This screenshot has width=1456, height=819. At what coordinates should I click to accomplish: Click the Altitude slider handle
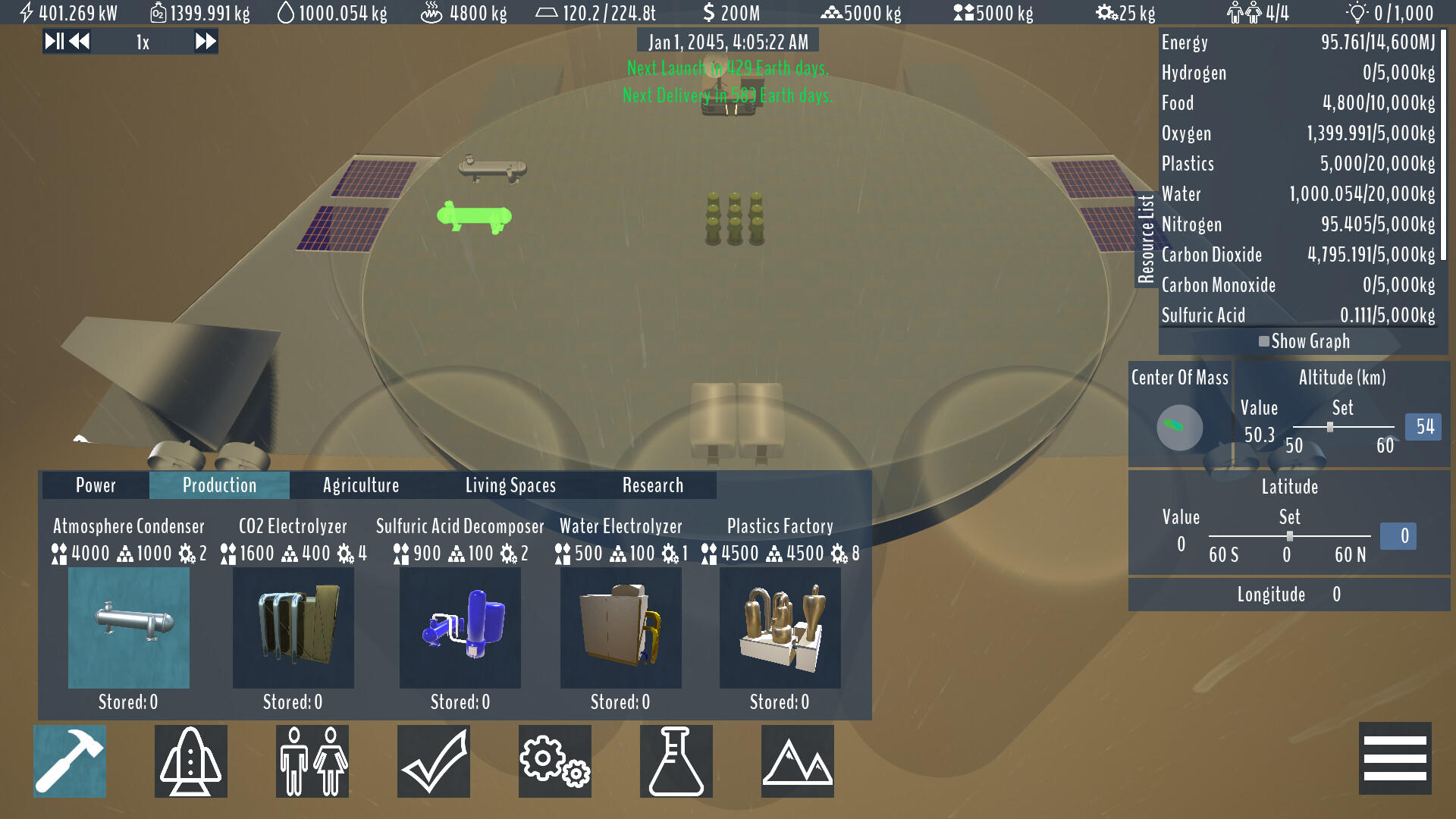(x=1330, y=426)
